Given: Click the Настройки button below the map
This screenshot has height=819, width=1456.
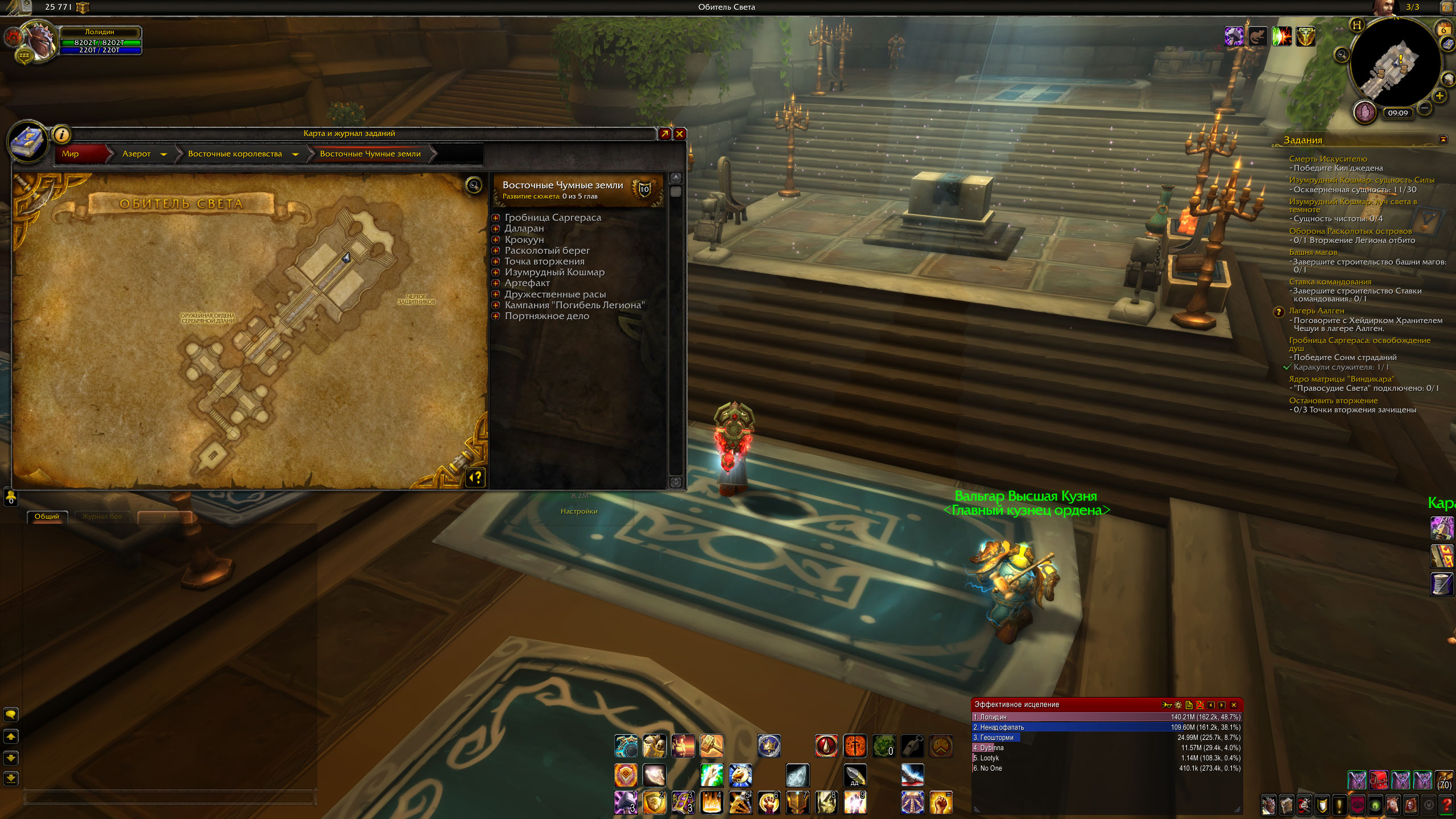Looking at the screenshot, I should point(579,511).
